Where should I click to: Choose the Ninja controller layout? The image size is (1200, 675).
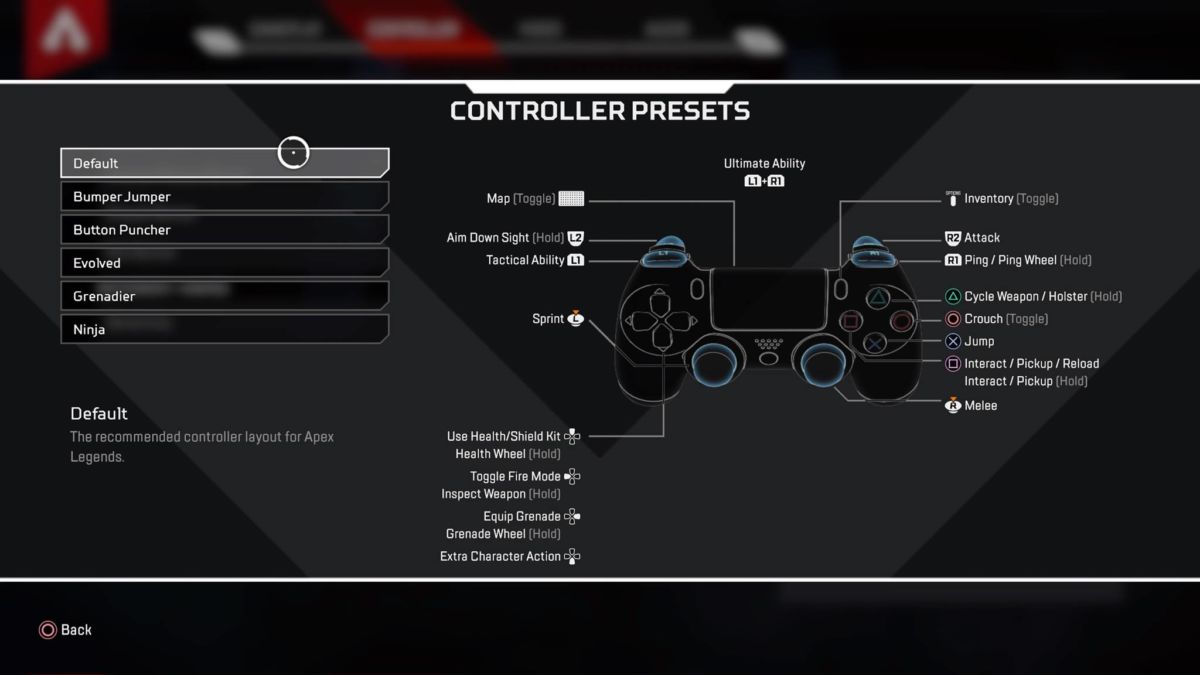point(224,329)
